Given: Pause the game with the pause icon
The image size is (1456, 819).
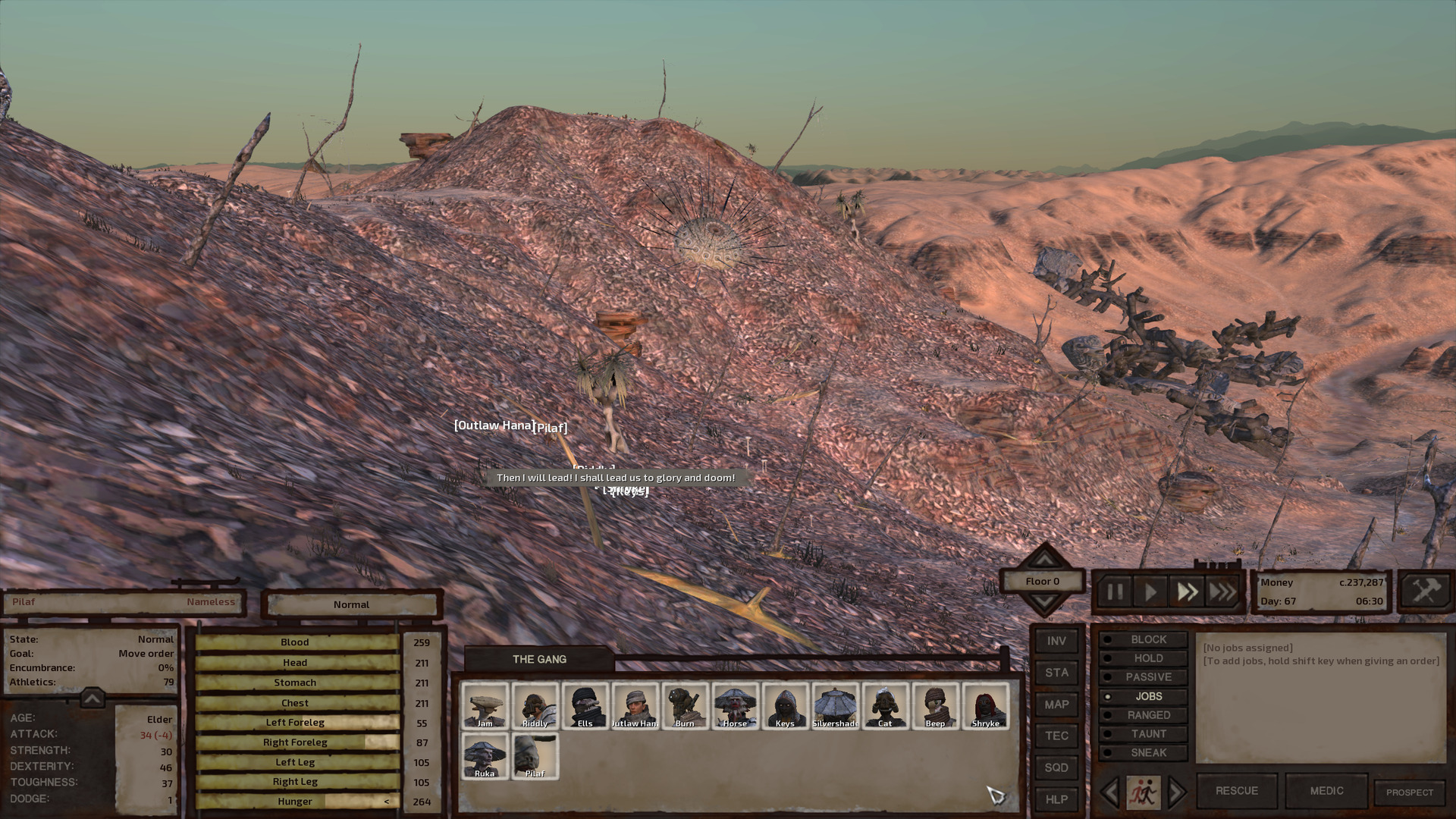Looking at the screenshot, I should pyautogui.click(x=1115, y=592).
